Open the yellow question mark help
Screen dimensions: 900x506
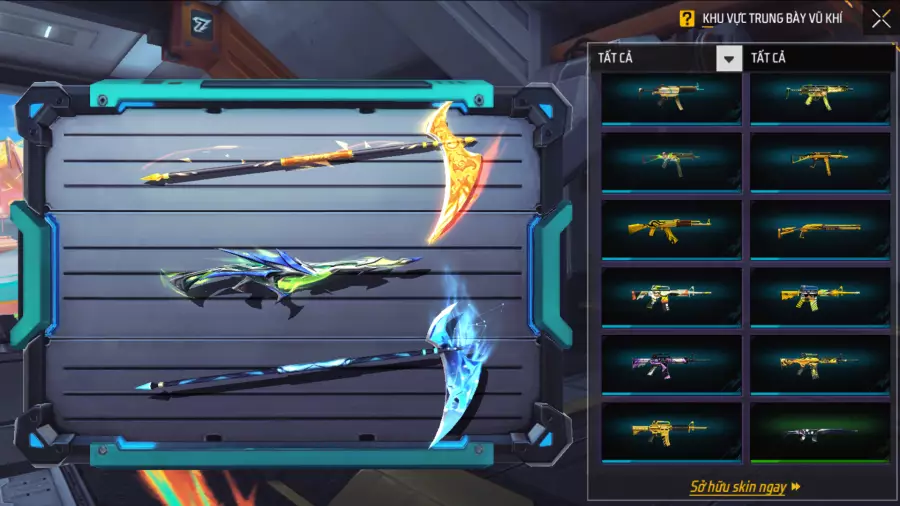[x=686, y=18]
